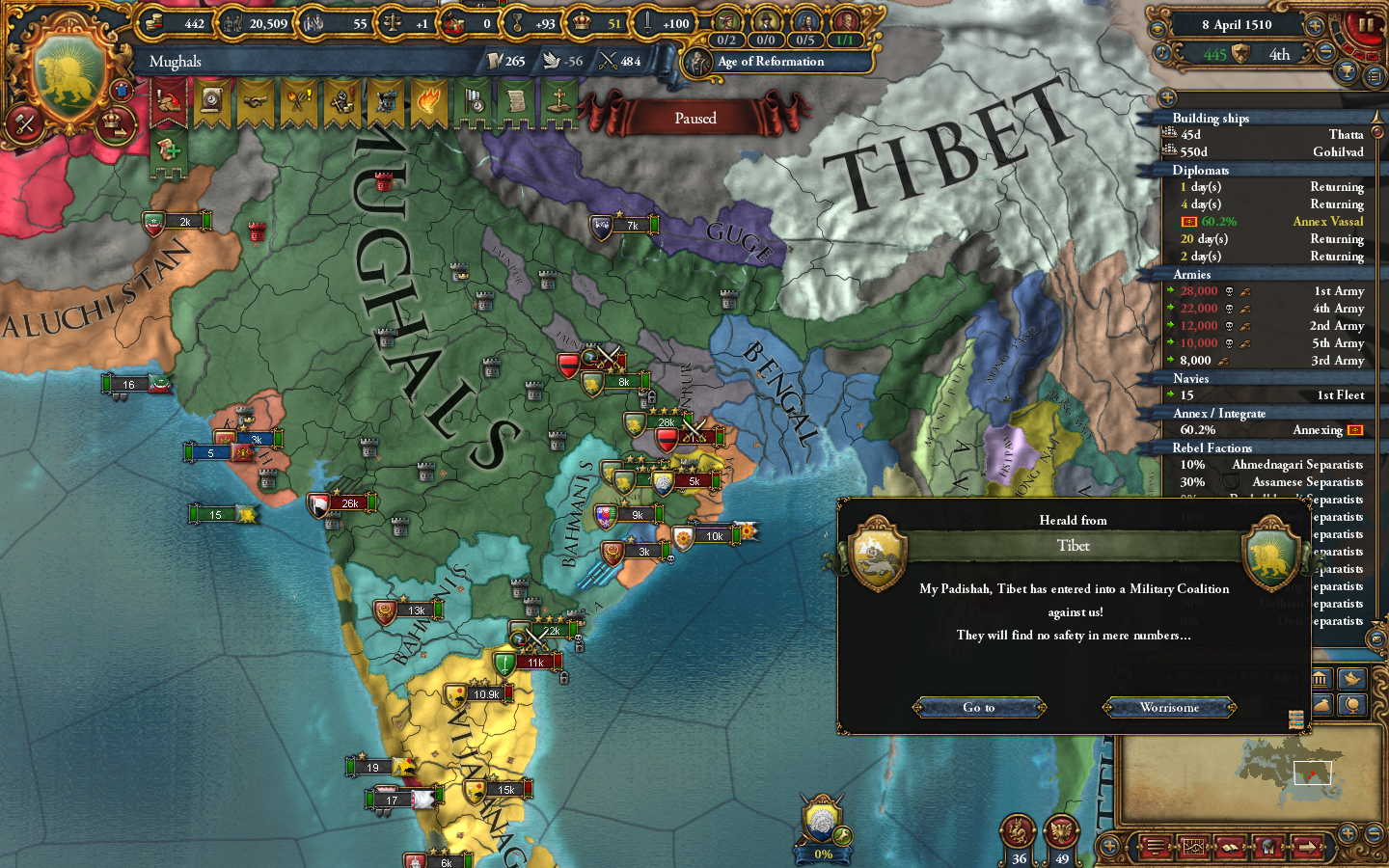1389x868 pixels.
Task: Collapse the Diplomats section header
Action: click(1254, 170)
